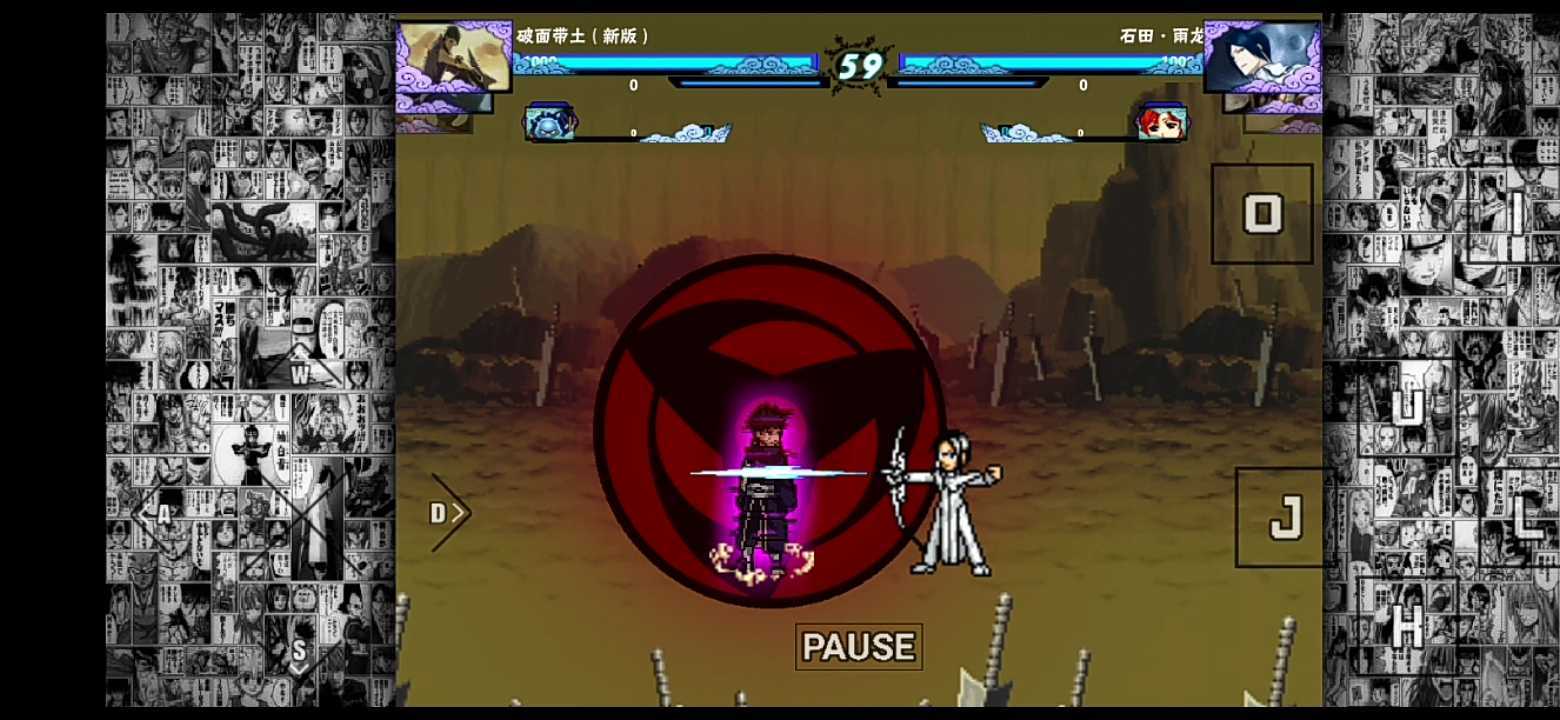The image size is (1560, 720).
Task: Select the blue summon assist icon
Action: point(549,120)
